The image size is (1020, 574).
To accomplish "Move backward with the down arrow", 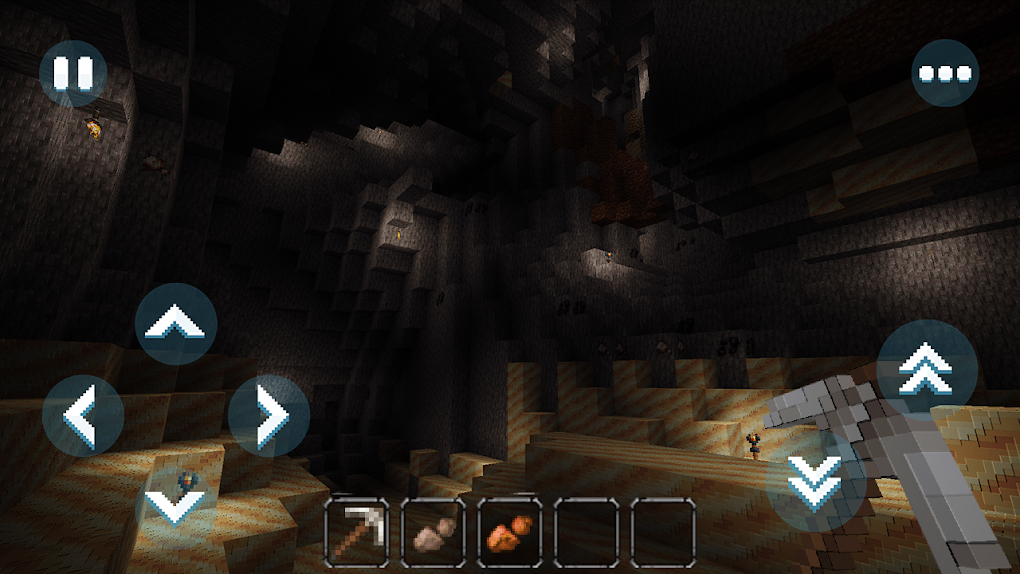I will point(176,504).
